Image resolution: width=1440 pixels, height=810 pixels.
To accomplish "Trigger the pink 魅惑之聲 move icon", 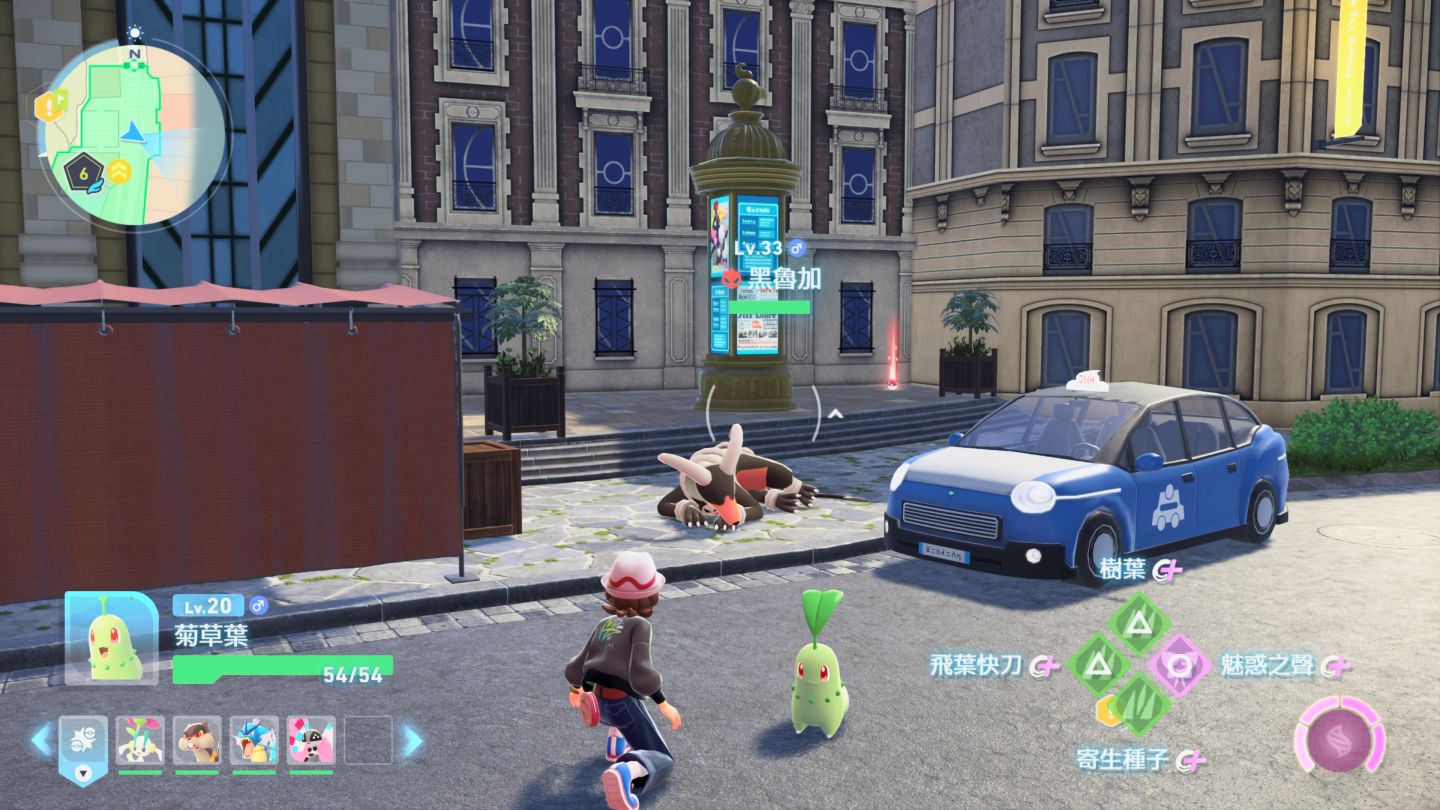I will click(1179, 664).
